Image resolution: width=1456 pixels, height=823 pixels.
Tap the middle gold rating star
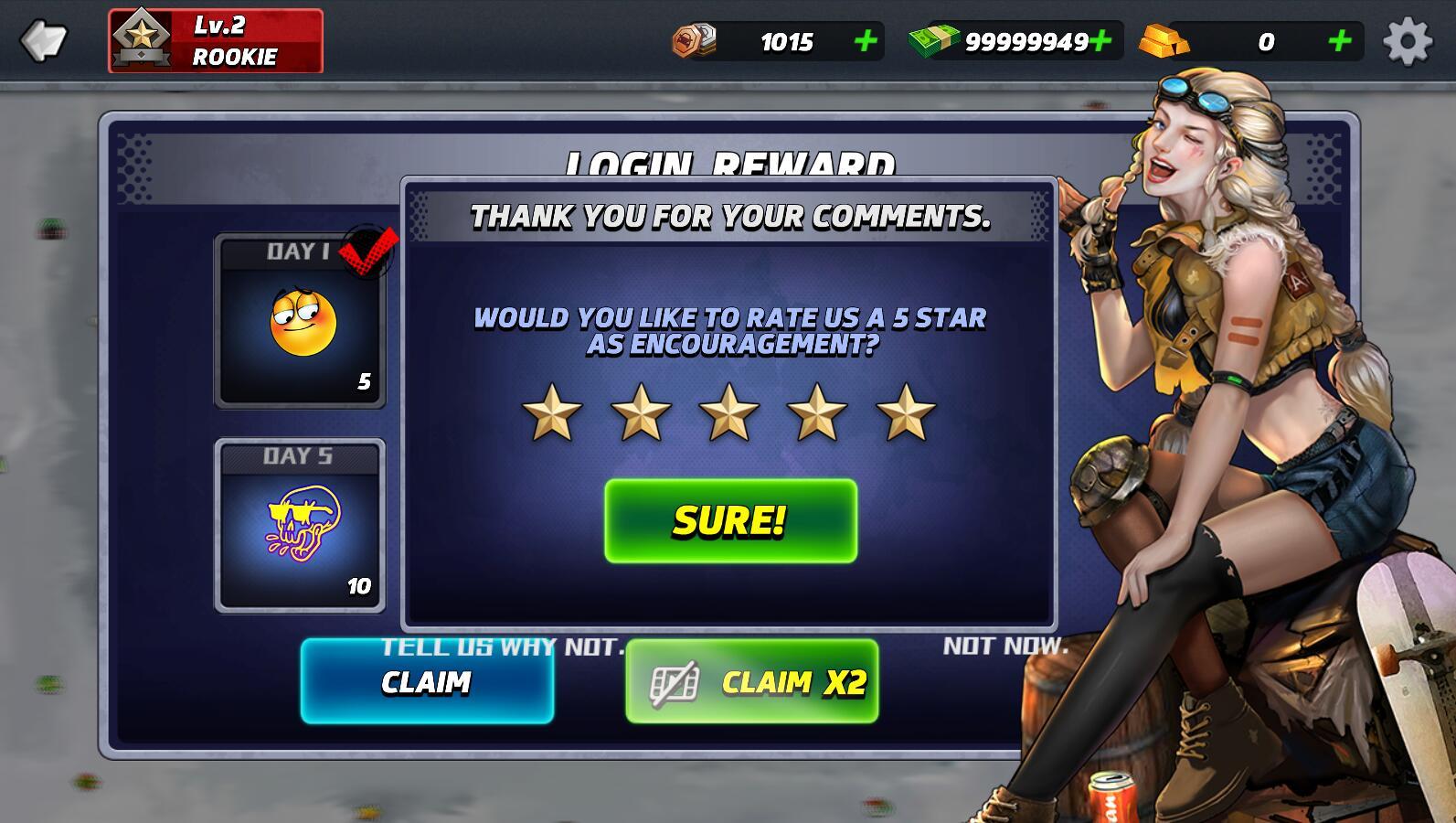pos(728,412)
